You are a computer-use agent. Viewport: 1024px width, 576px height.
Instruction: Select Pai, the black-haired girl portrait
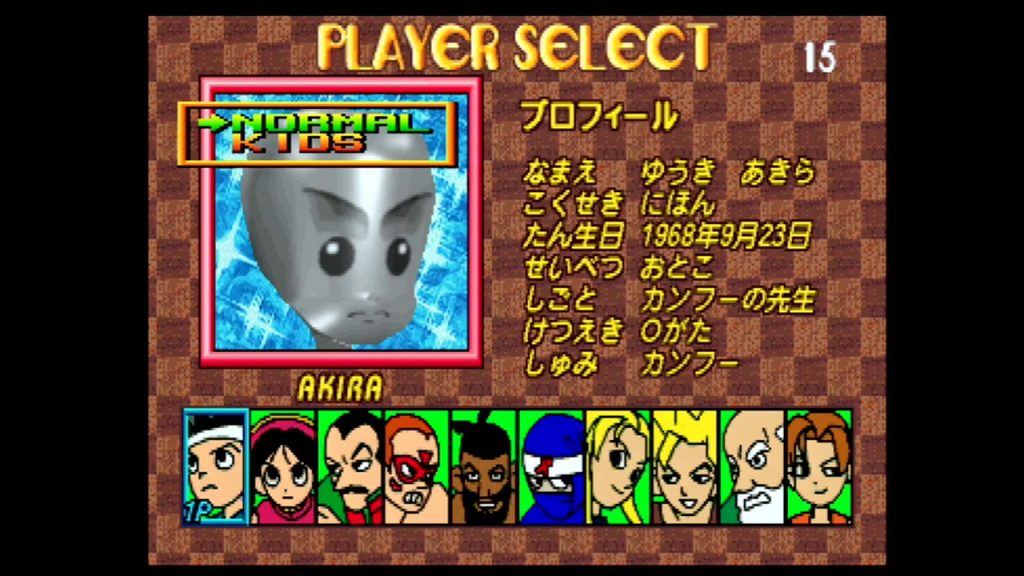[283, 467]
